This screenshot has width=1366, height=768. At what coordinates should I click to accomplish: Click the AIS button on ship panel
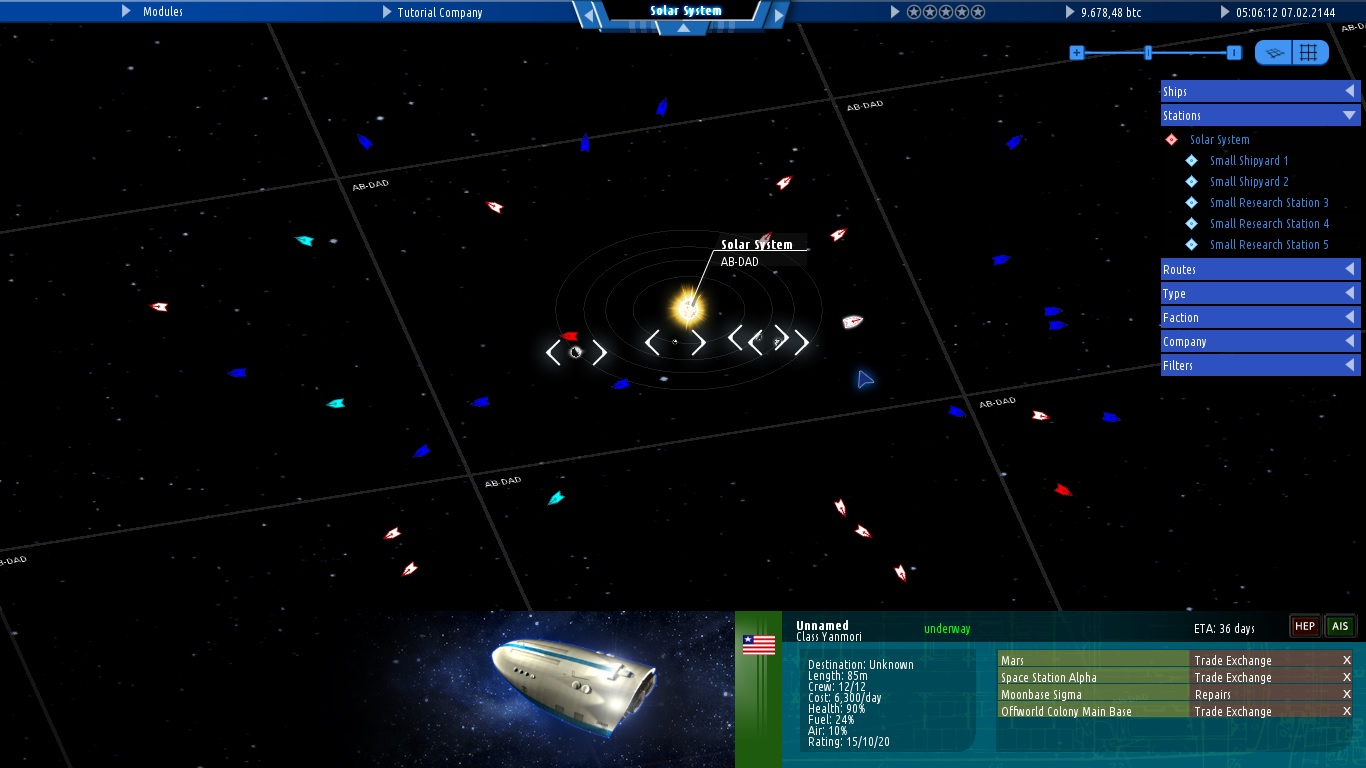(1340, 625)
